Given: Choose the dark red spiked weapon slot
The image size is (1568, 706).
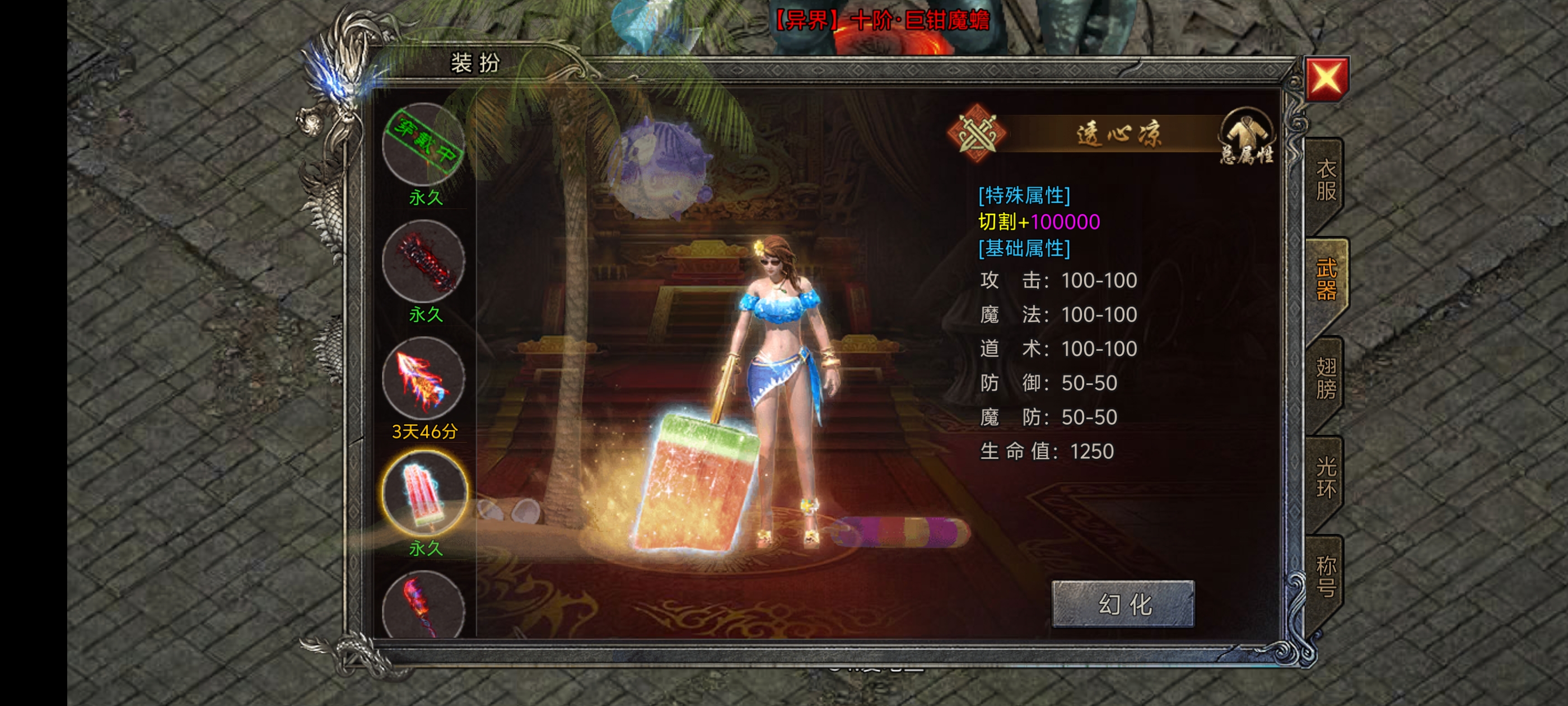Looking at the screenshot, I should 424,261.
